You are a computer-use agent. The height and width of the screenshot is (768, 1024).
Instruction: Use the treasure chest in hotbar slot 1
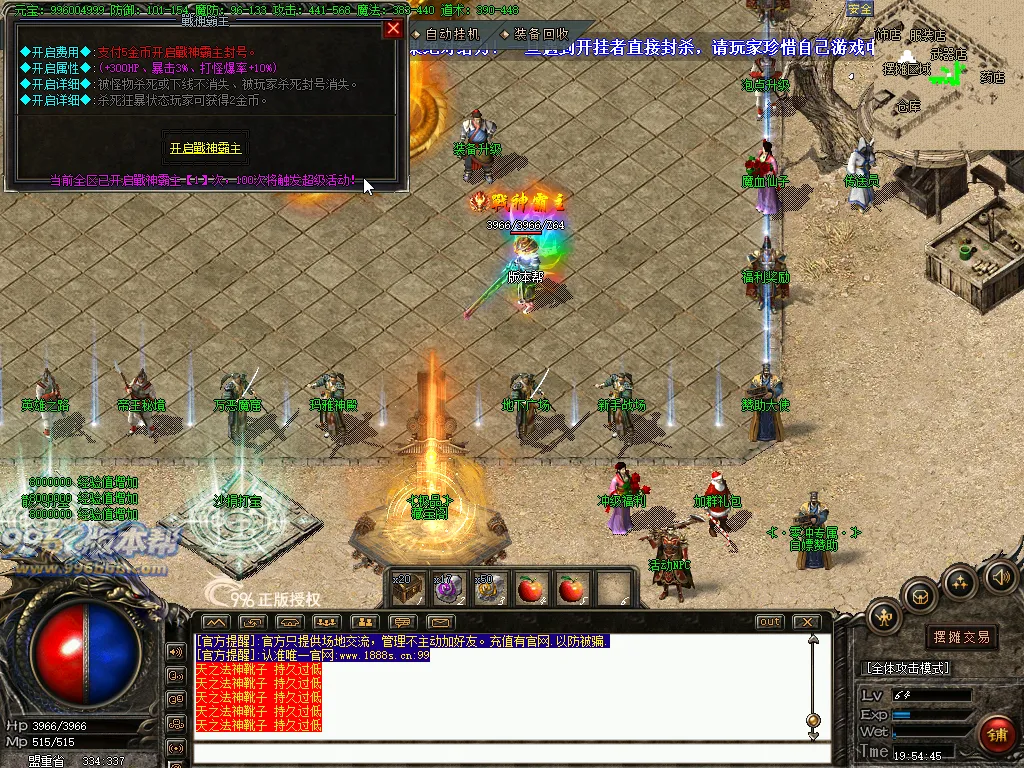click(x=409, y=589)
